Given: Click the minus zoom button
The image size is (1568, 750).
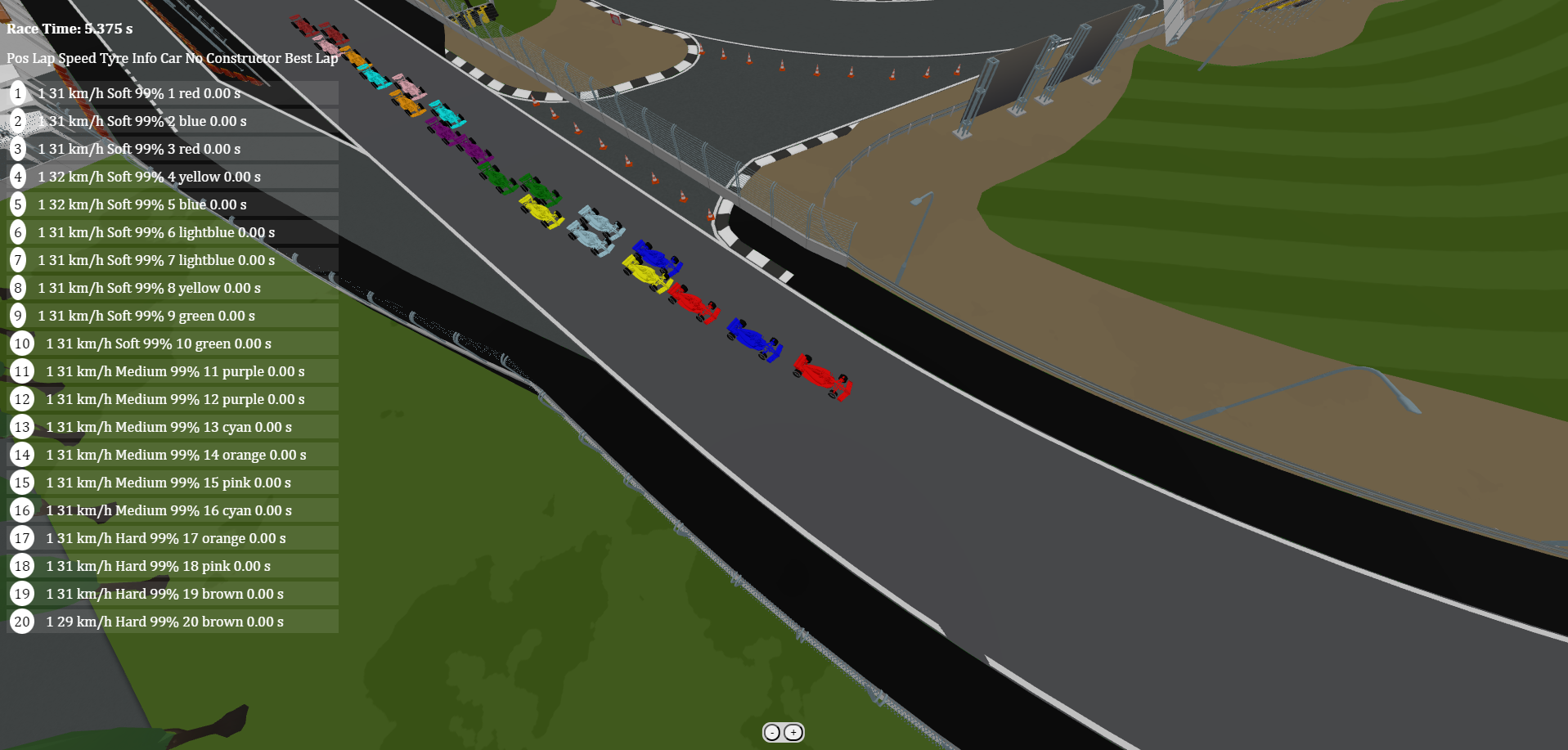Looking at the screenshot, I should pos(772,733).
